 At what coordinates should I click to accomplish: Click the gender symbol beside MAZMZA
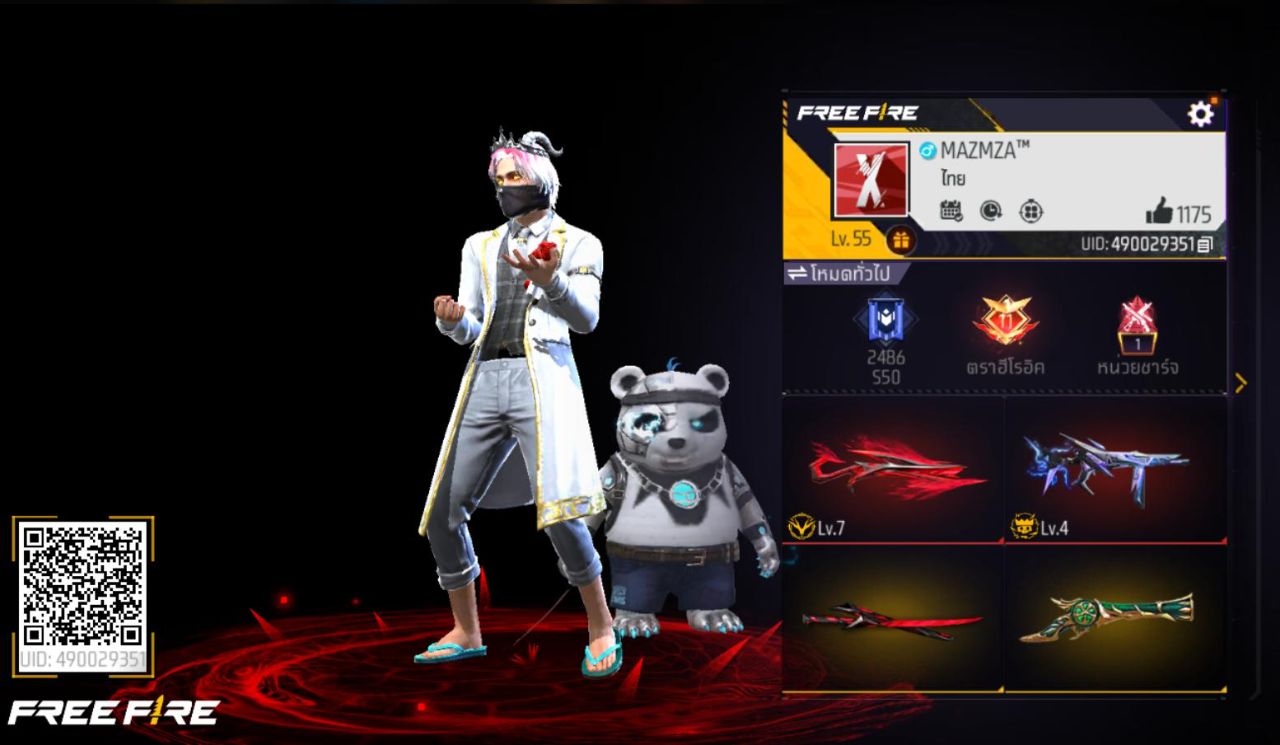(928, 149)
